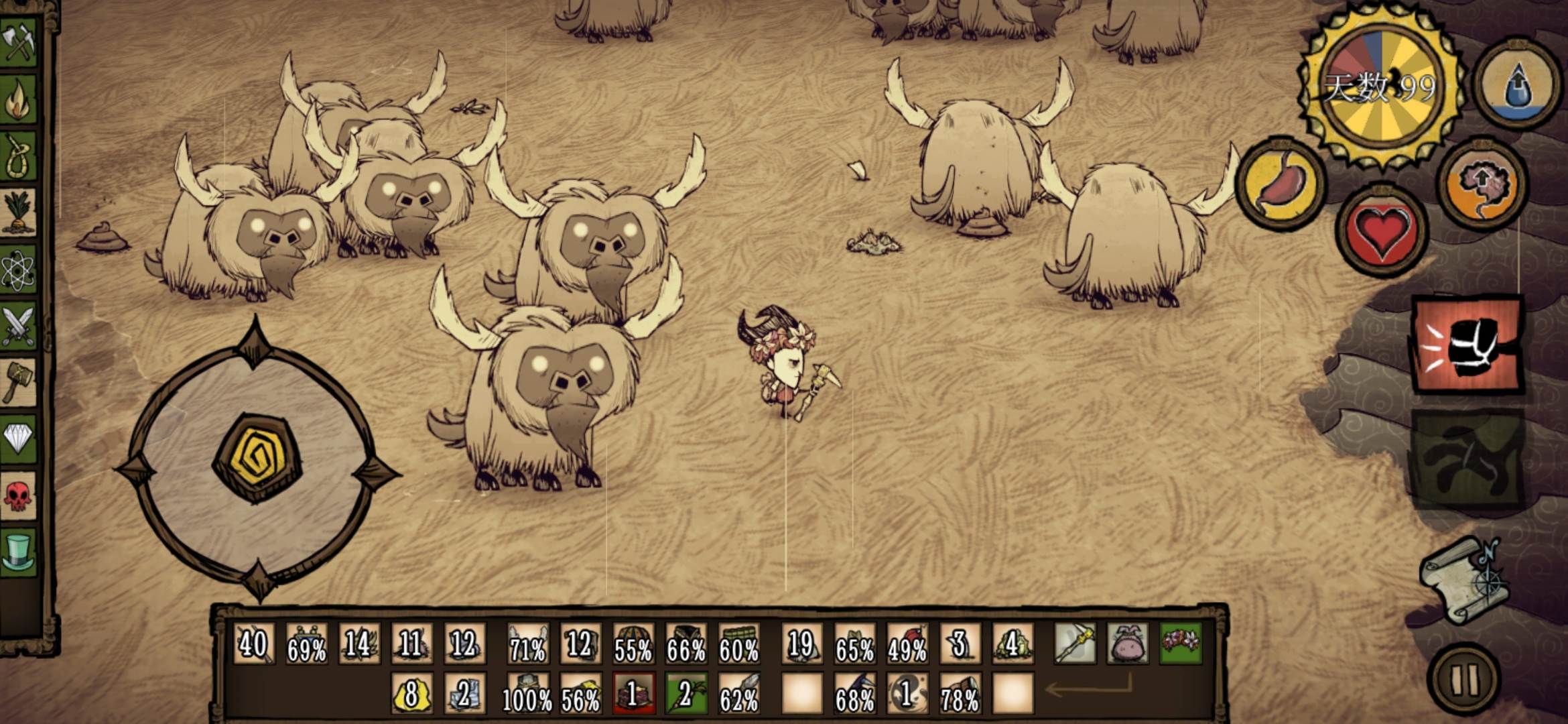Select the equipped golden pickaxe hand slot
This screenshot has height=724, width=1568.
[x=1075, y=643]
